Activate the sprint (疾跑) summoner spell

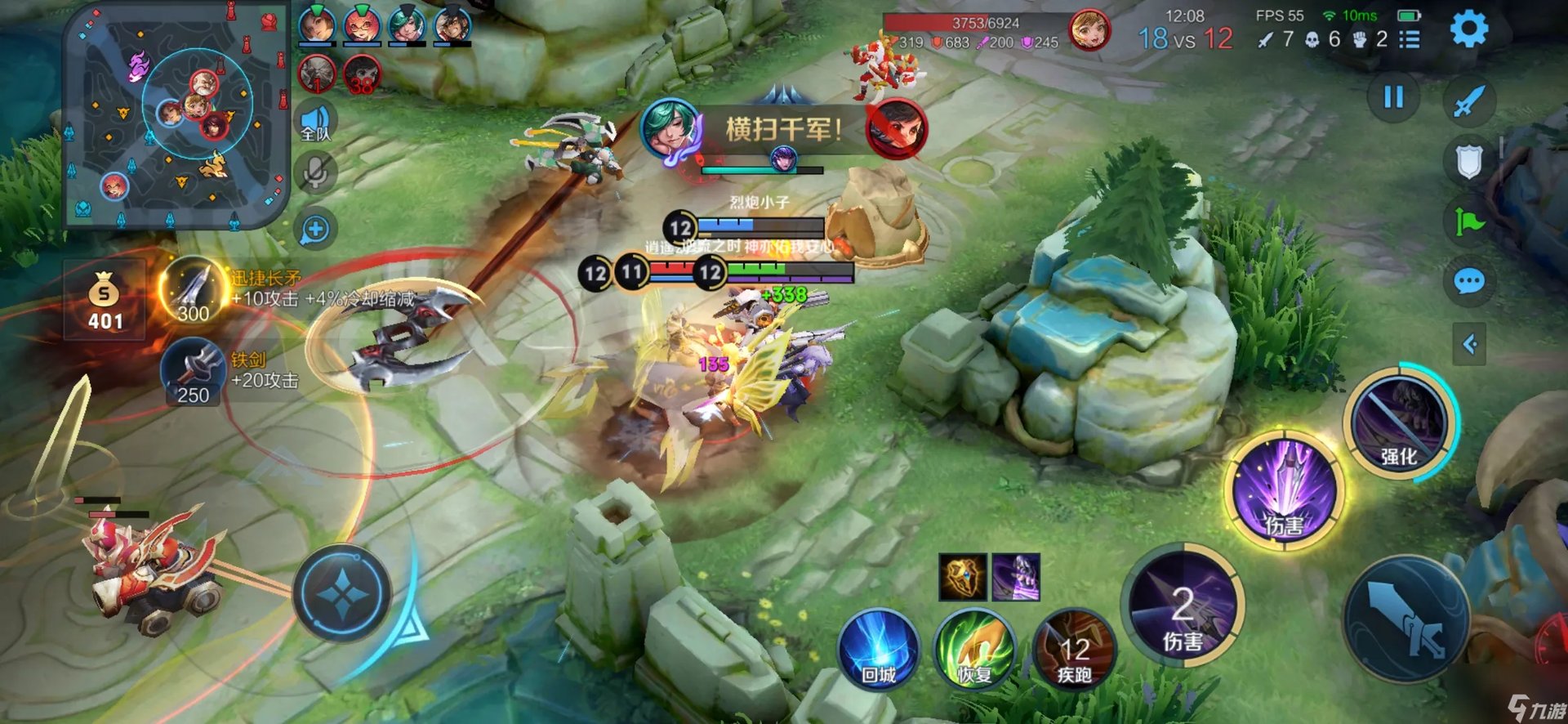tap(1074, 651)
